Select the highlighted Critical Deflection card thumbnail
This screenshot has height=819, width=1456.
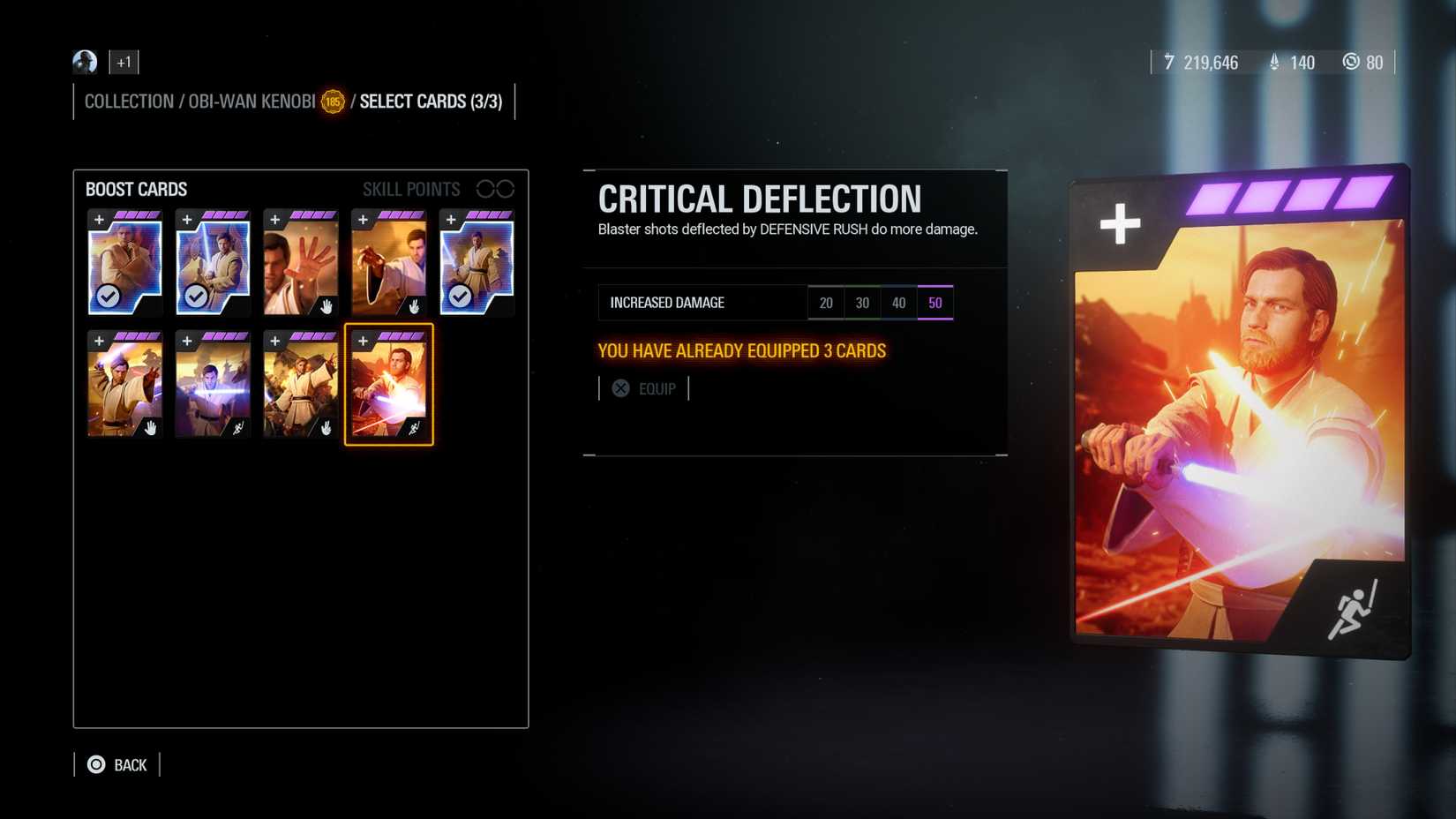click(x=389, y=383)
